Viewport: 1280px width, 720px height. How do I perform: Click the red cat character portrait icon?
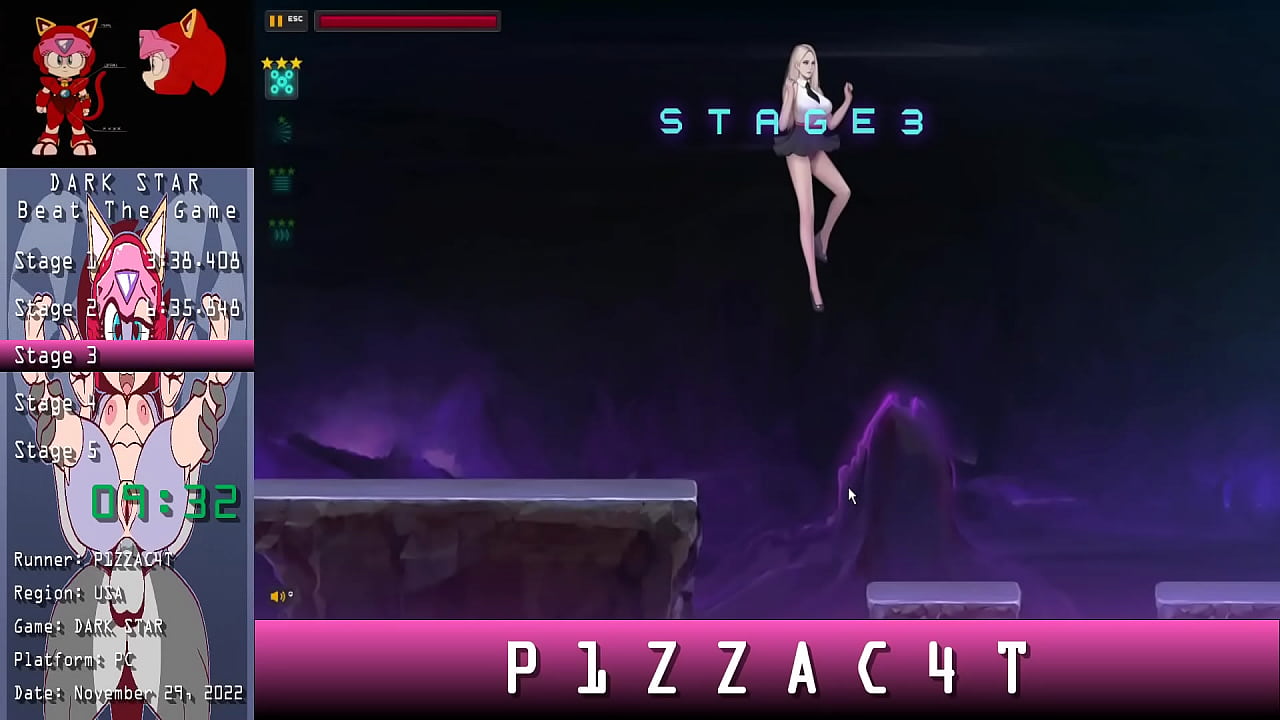60,80
